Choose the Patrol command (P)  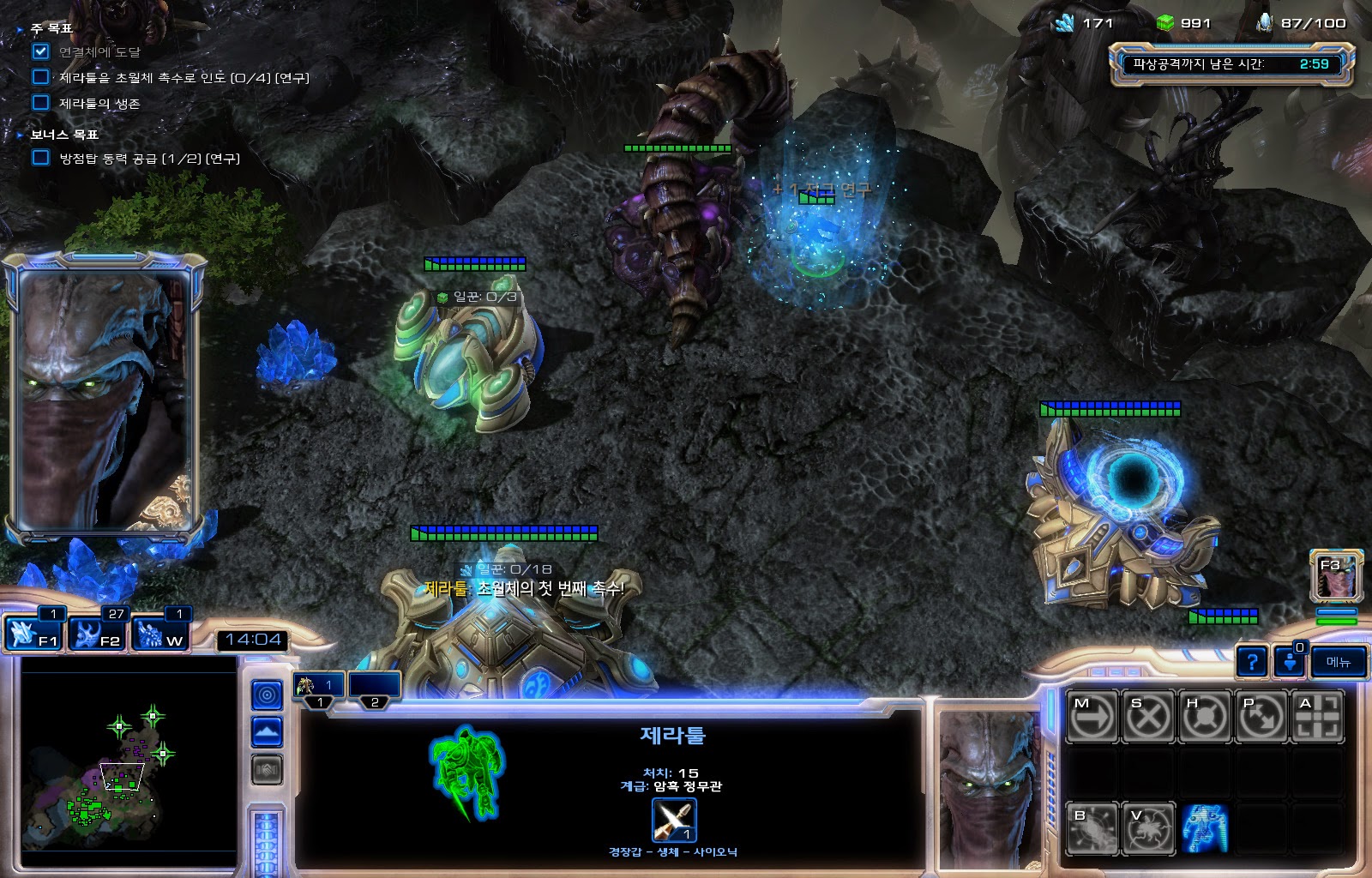1261,716
